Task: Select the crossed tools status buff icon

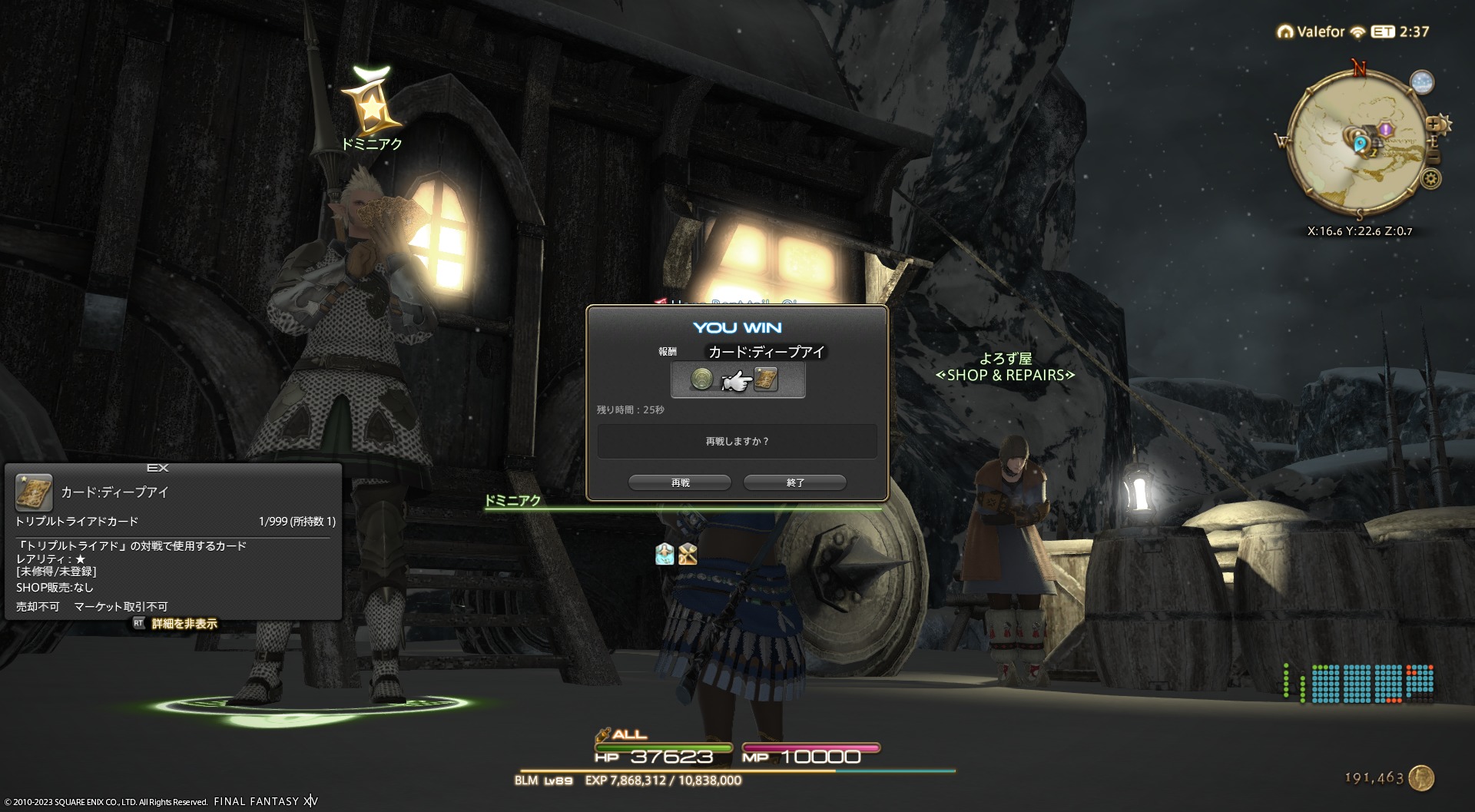Action: click(x=688, y=554)
